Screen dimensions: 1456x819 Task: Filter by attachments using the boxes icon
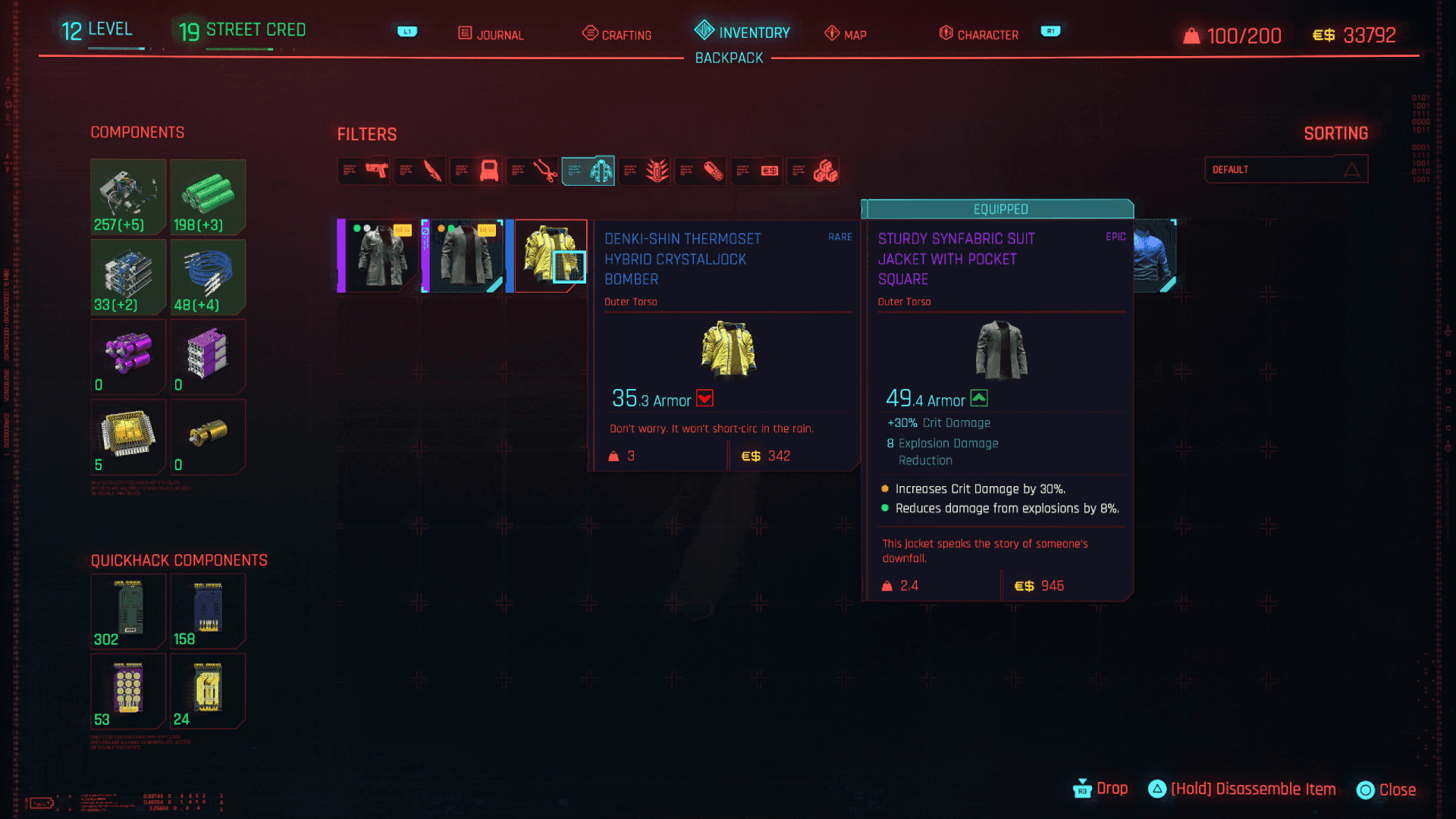pyautogui.click(x=813, y=171)
